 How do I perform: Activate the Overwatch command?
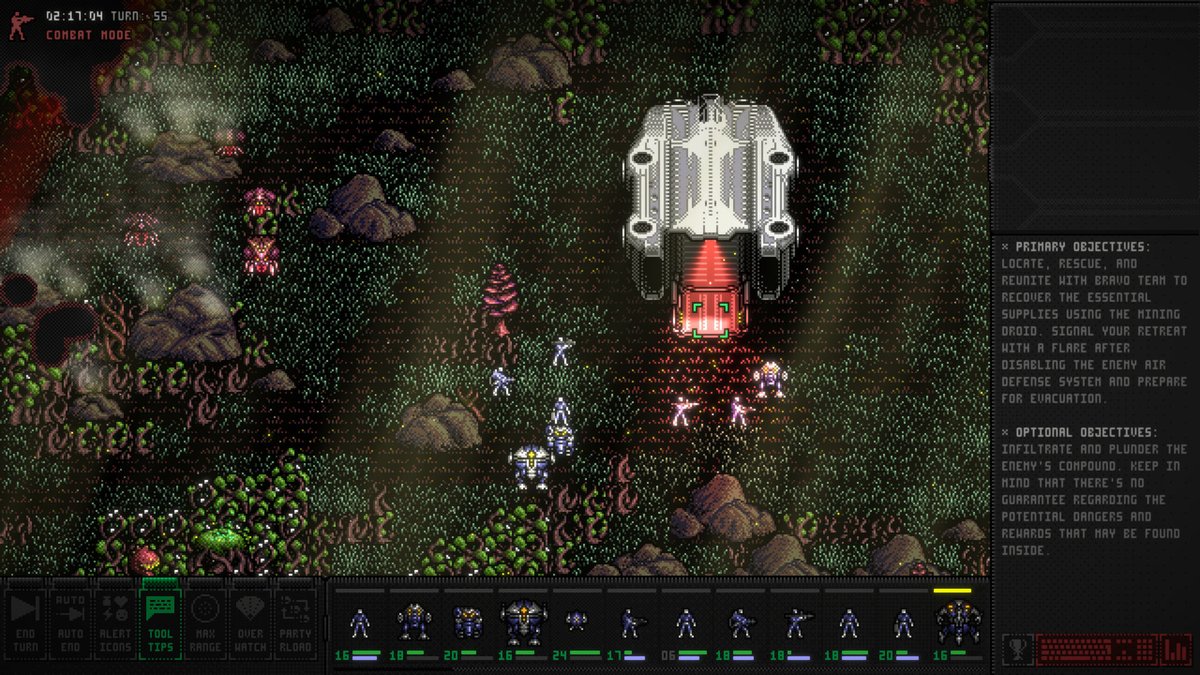[250, 622]
